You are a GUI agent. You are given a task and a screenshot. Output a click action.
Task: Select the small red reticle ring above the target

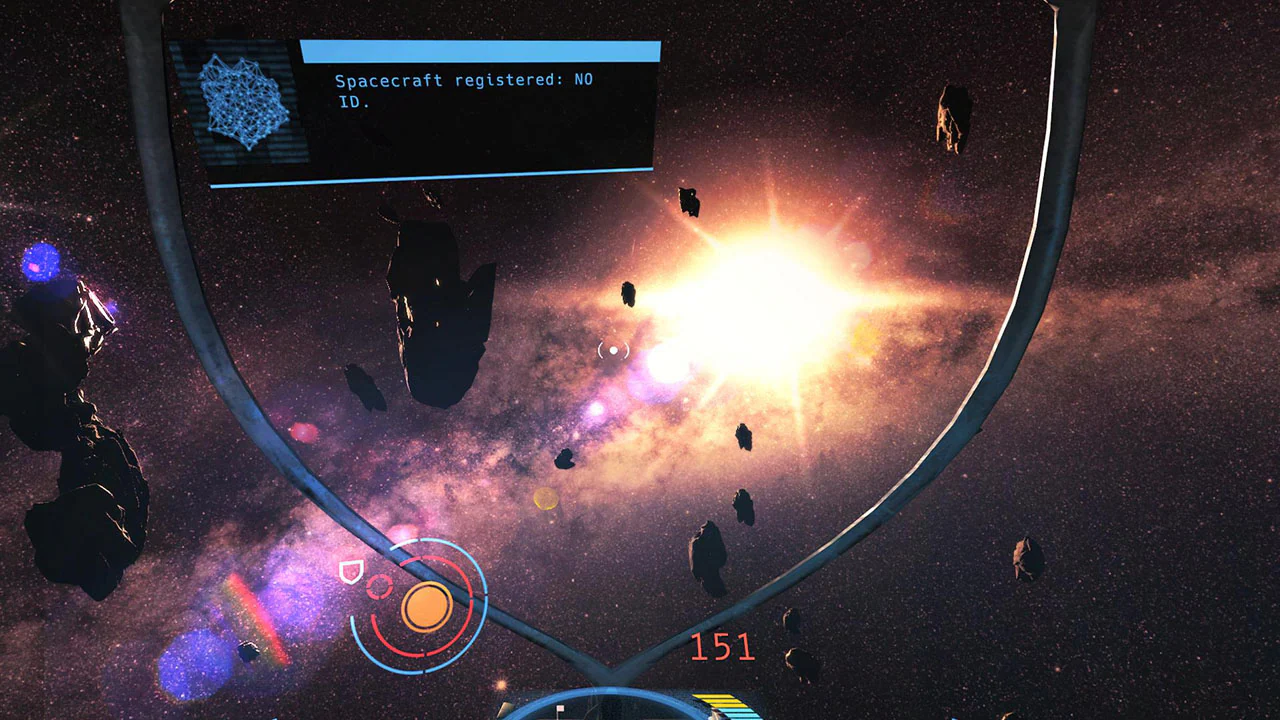(x=379, y=587)
